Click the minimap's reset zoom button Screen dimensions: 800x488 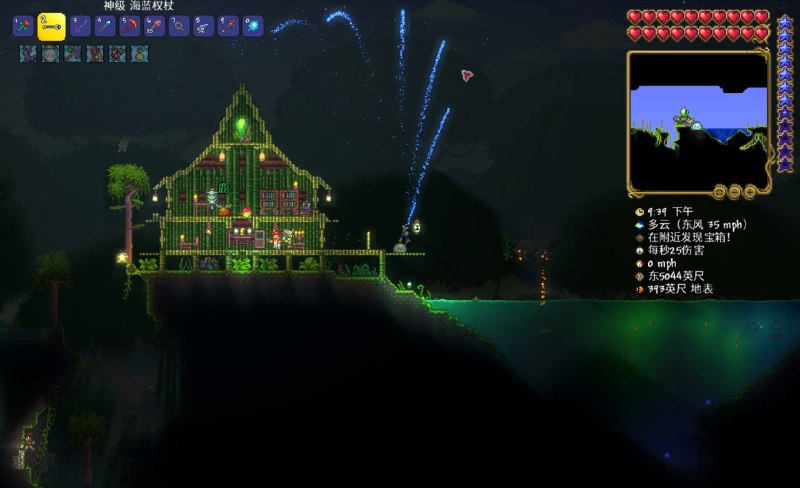tap(718, 191)
